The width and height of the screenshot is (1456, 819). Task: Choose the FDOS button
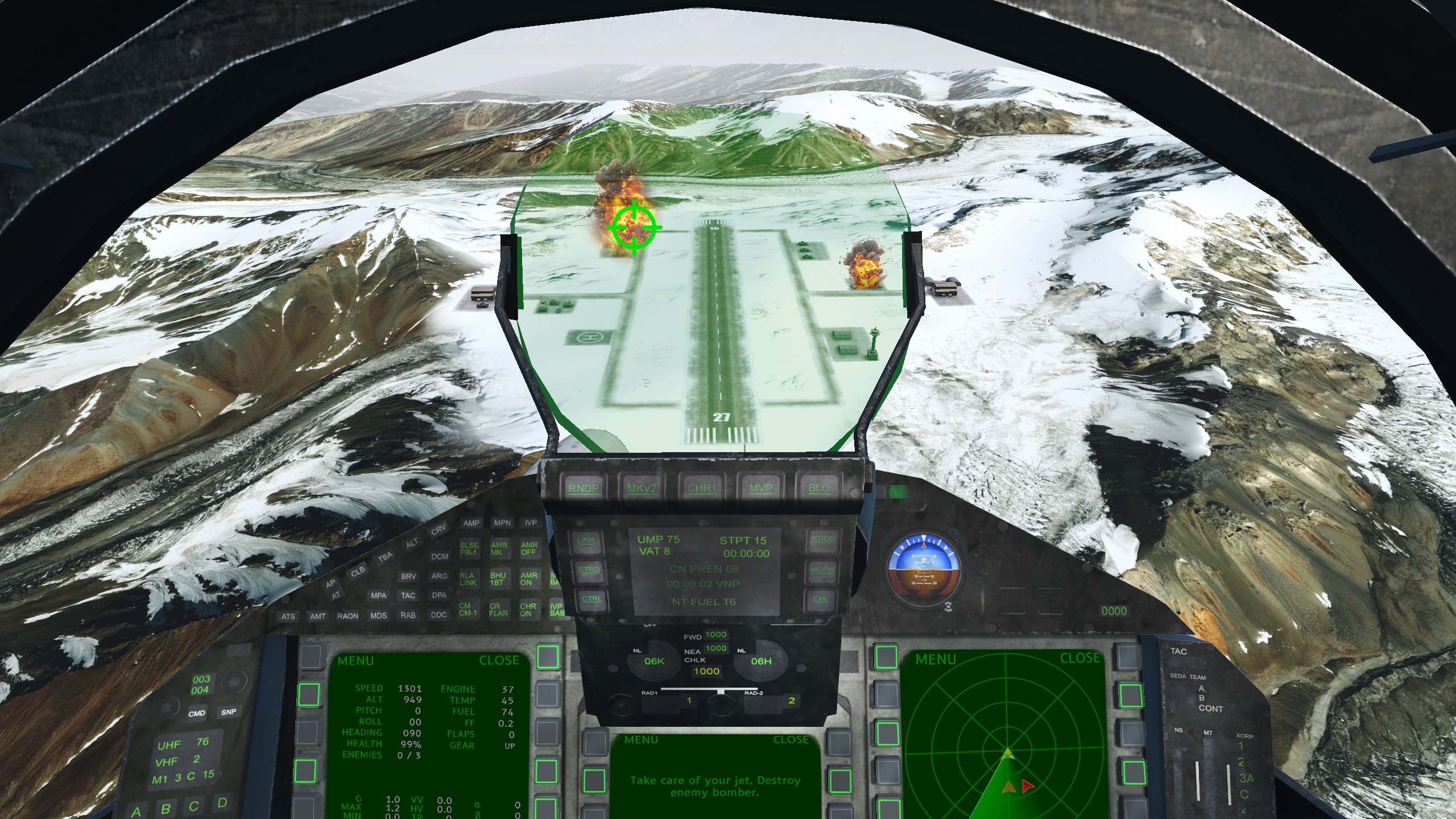point(824,539)
